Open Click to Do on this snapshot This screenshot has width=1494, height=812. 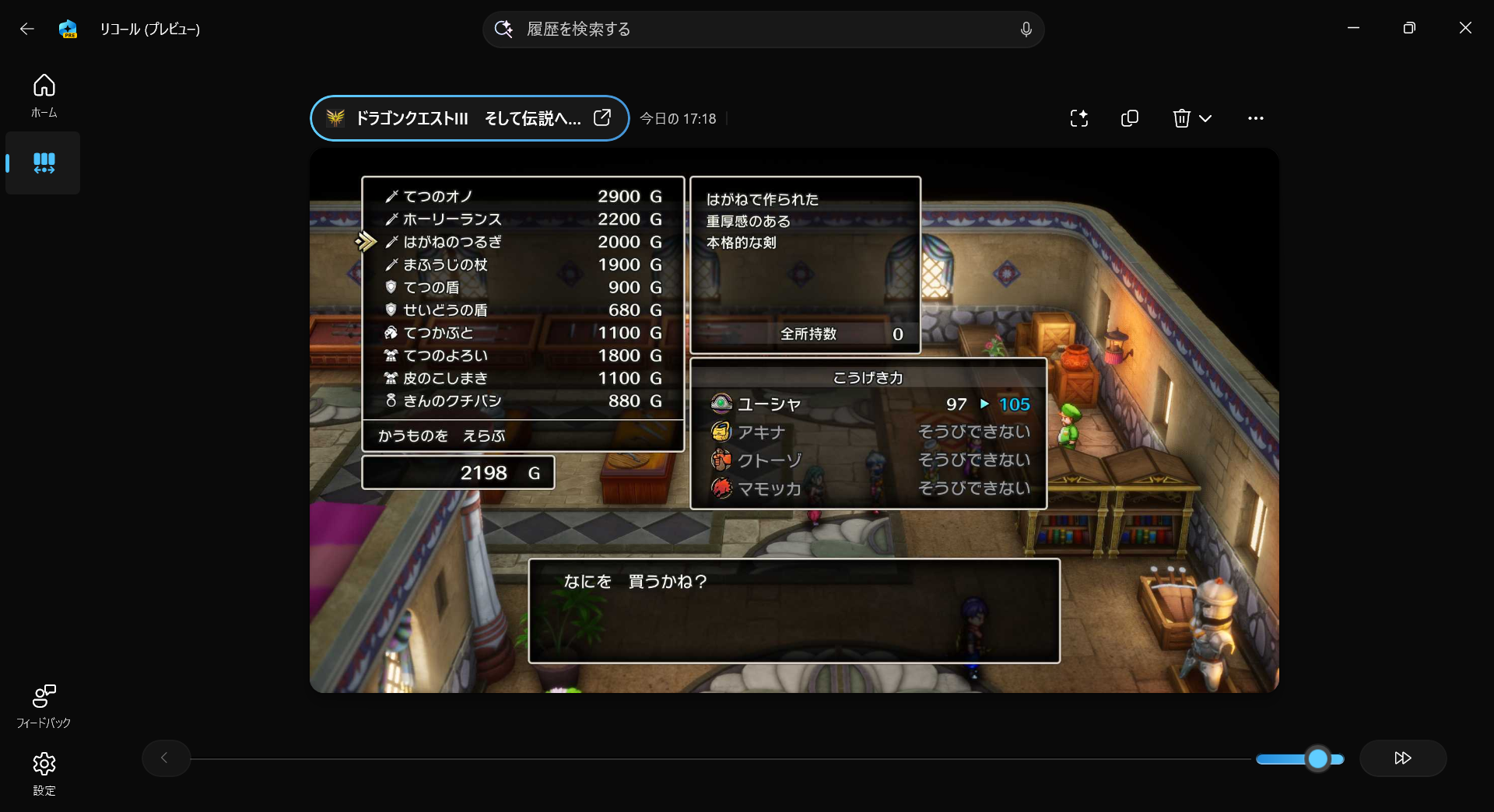(1079, 118)
